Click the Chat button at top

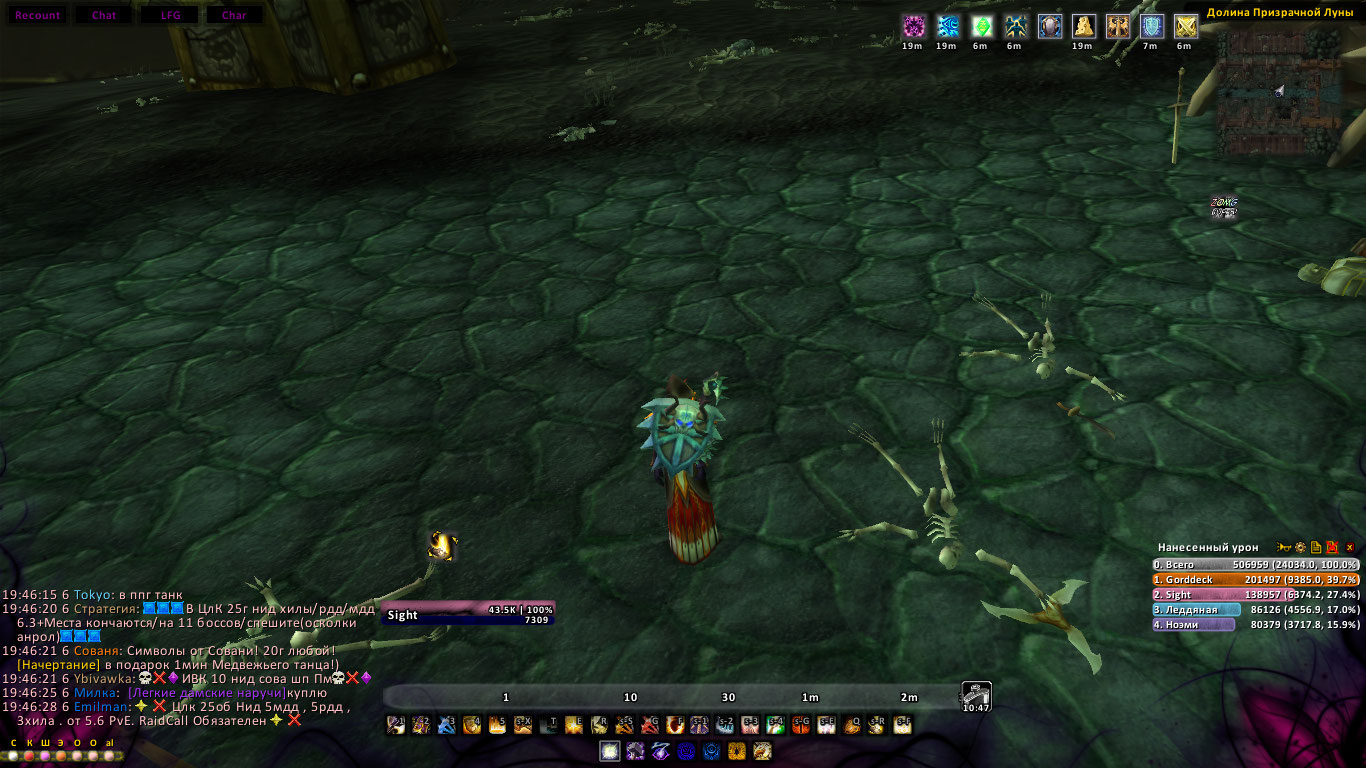pyautogui.click(x=104, y=15)
